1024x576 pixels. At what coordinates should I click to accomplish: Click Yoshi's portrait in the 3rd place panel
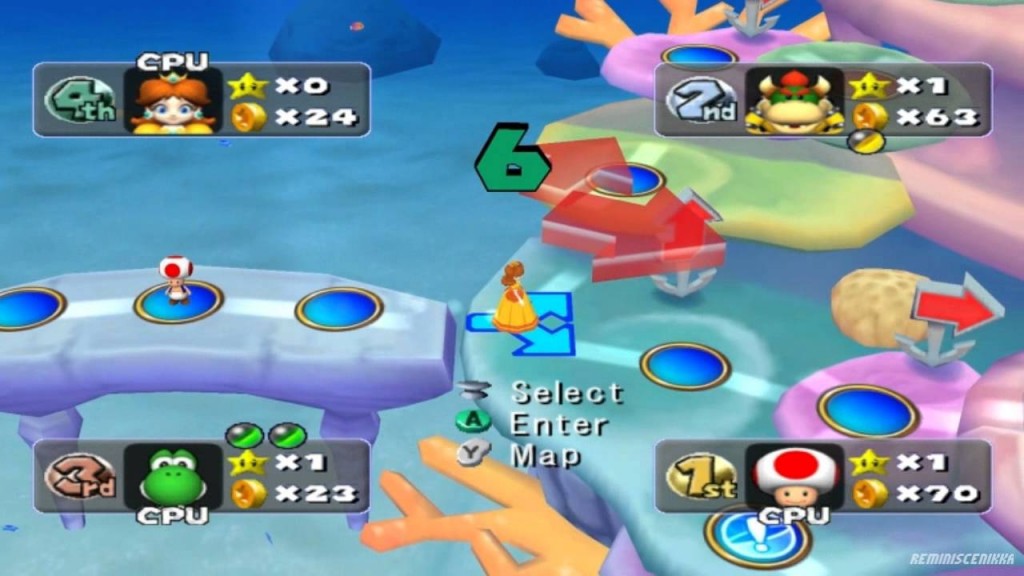click(x=172, y=478)
